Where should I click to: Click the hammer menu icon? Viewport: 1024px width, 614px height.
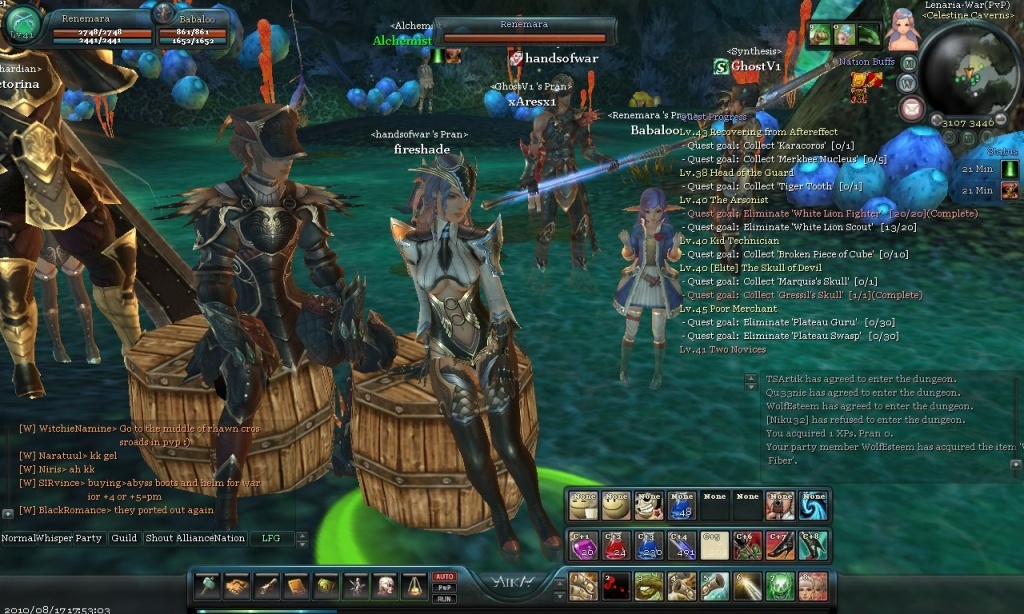click(208, 586)
